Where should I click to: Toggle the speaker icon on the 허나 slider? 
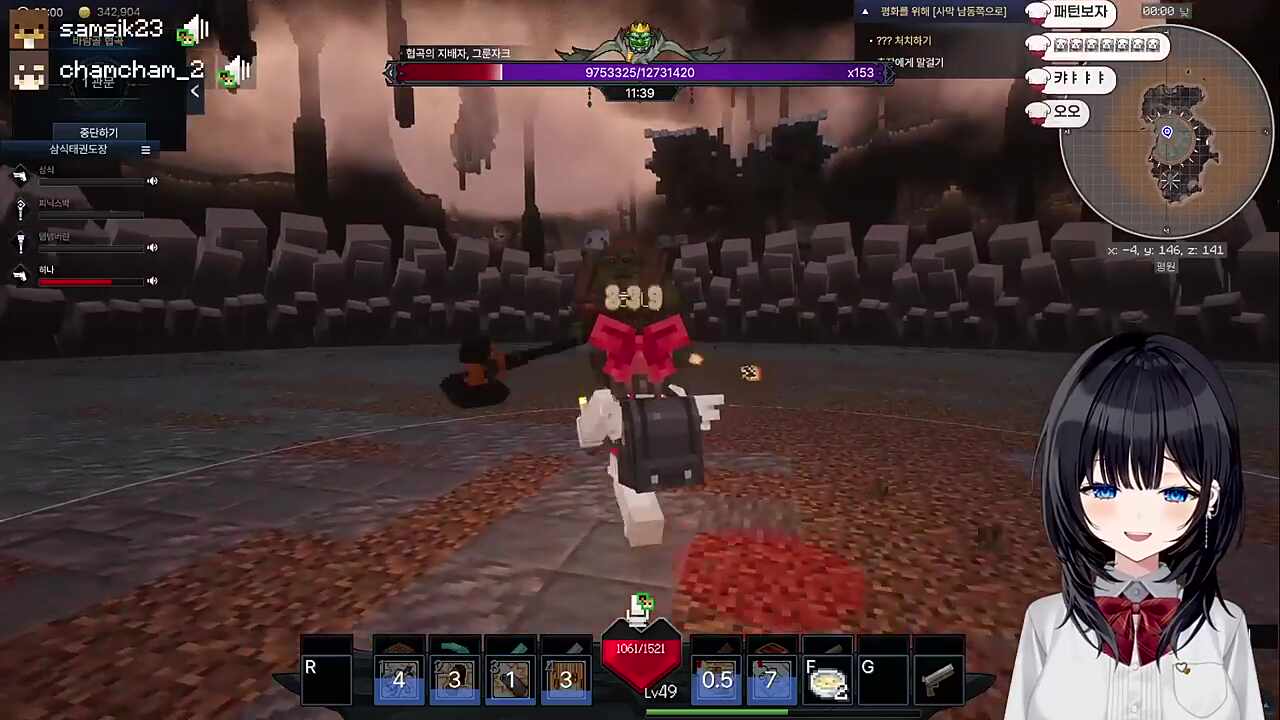(x=152, y=280)
